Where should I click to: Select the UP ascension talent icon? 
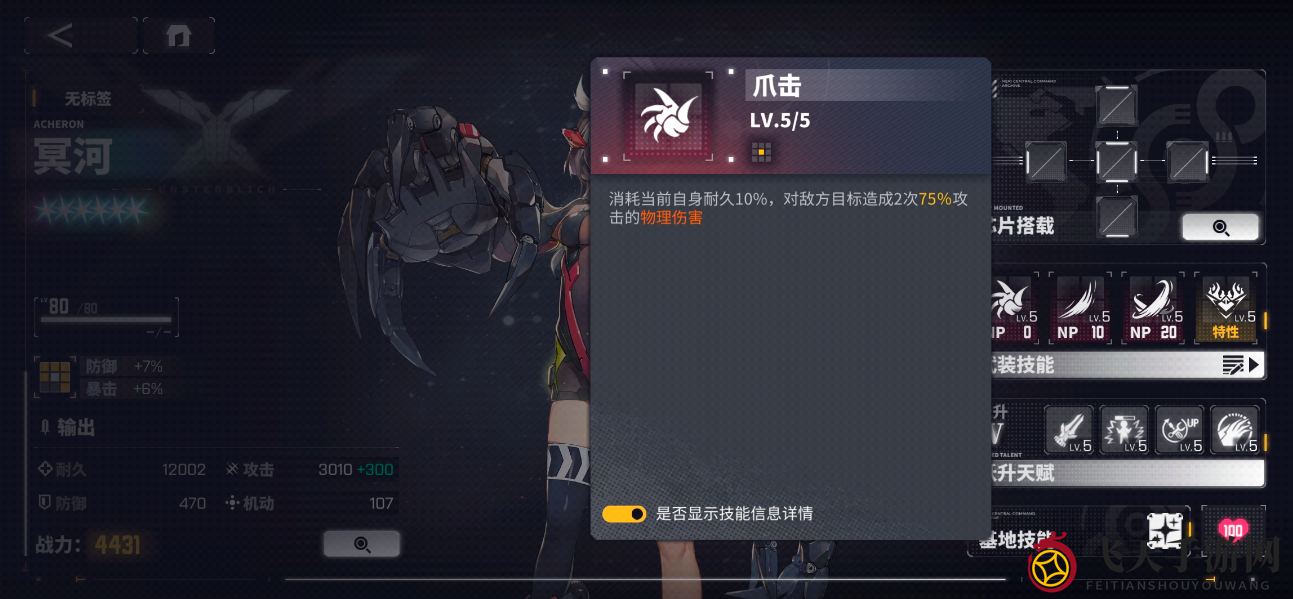(1179, 430)
